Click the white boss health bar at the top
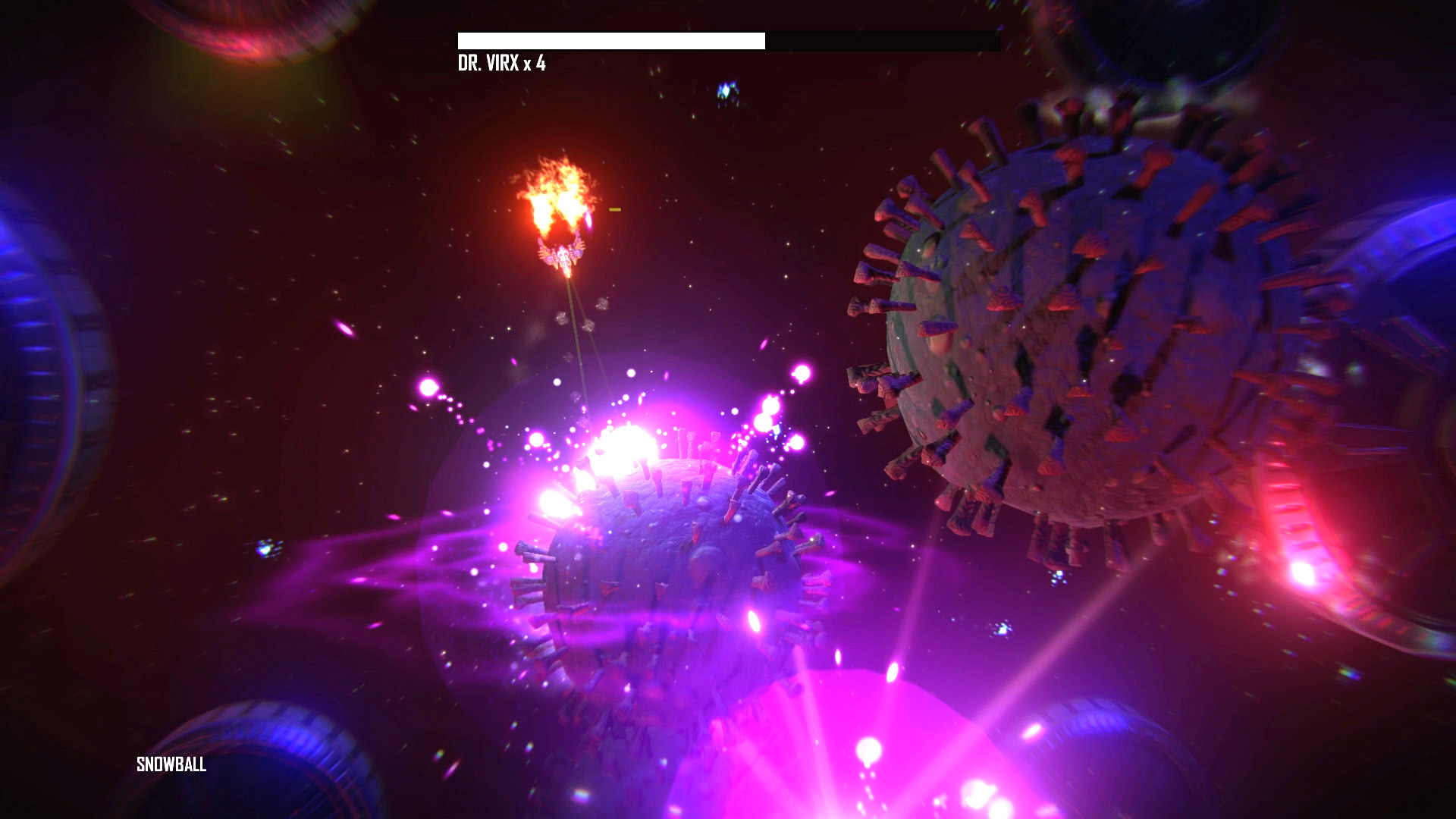 tap(610, 39)
